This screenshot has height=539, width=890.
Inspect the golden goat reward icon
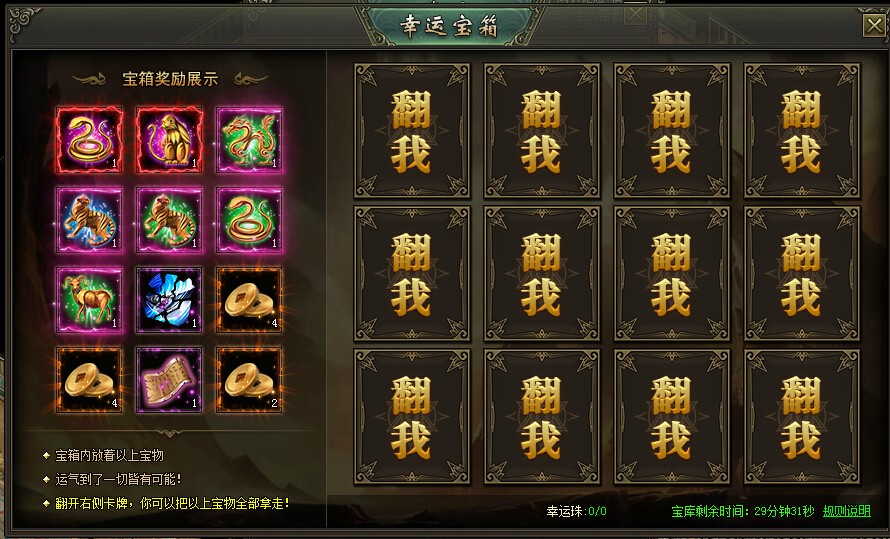pyautogui.click(x=90, y=300)
